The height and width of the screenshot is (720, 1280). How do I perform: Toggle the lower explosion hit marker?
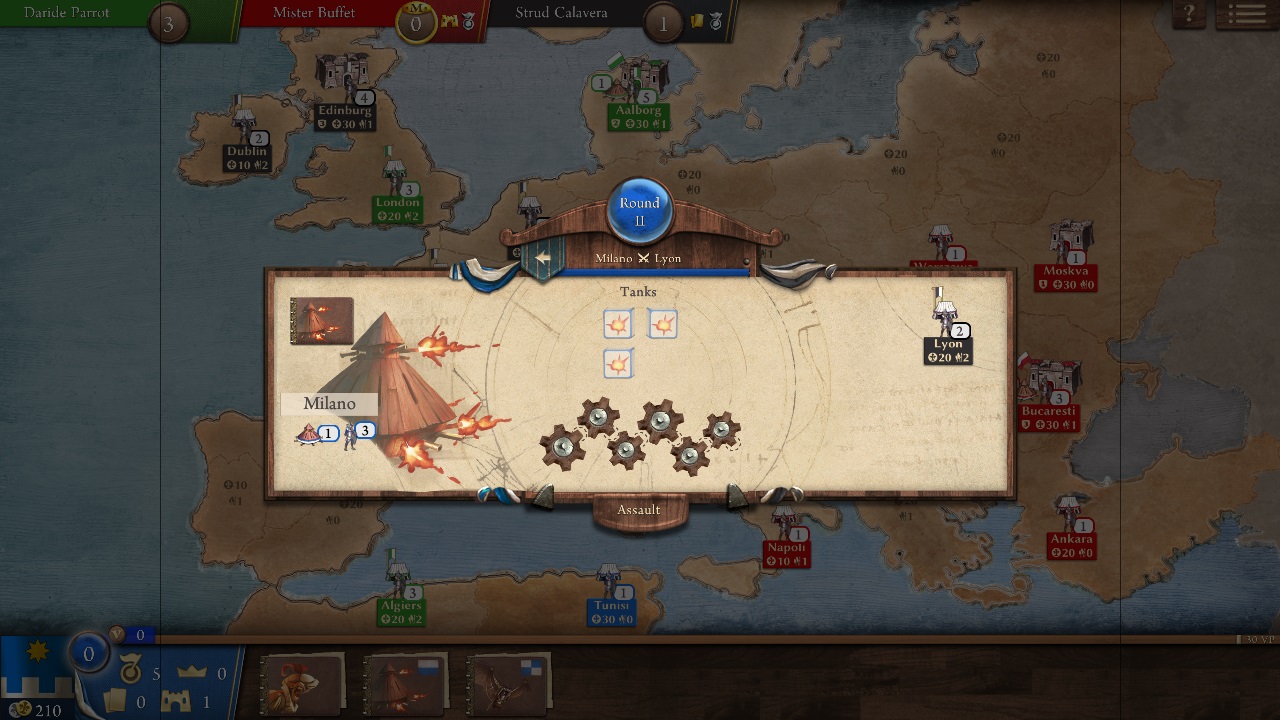coord(616,364)
